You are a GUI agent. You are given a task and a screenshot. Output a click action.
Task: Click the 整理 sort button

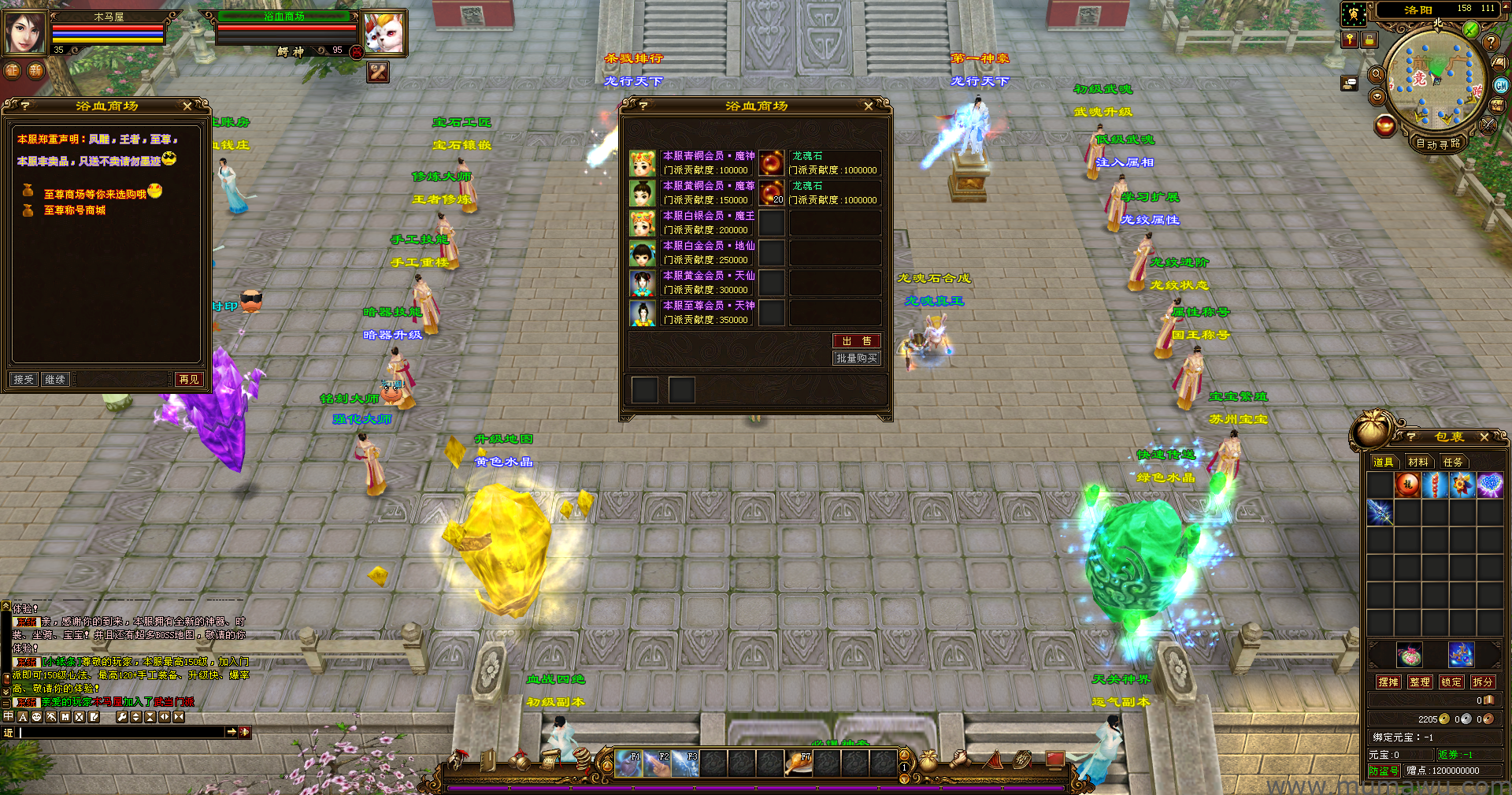click(1420, 682)
